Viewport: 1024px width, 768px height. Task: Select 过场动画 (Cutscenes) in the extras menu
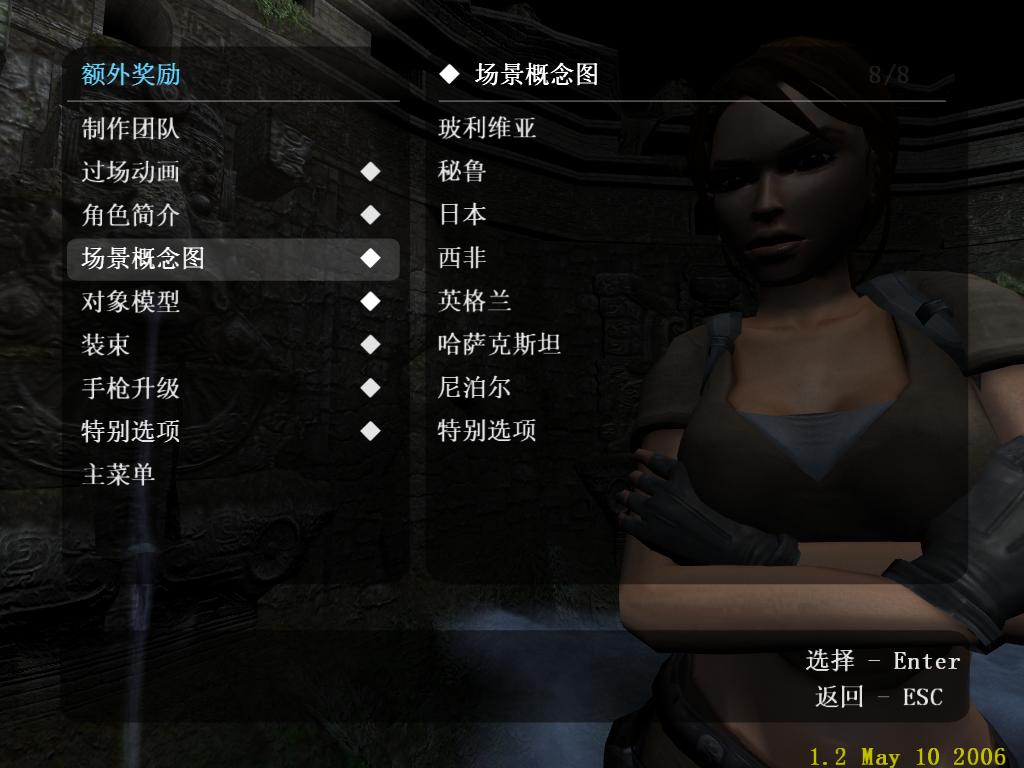(130, 172)
